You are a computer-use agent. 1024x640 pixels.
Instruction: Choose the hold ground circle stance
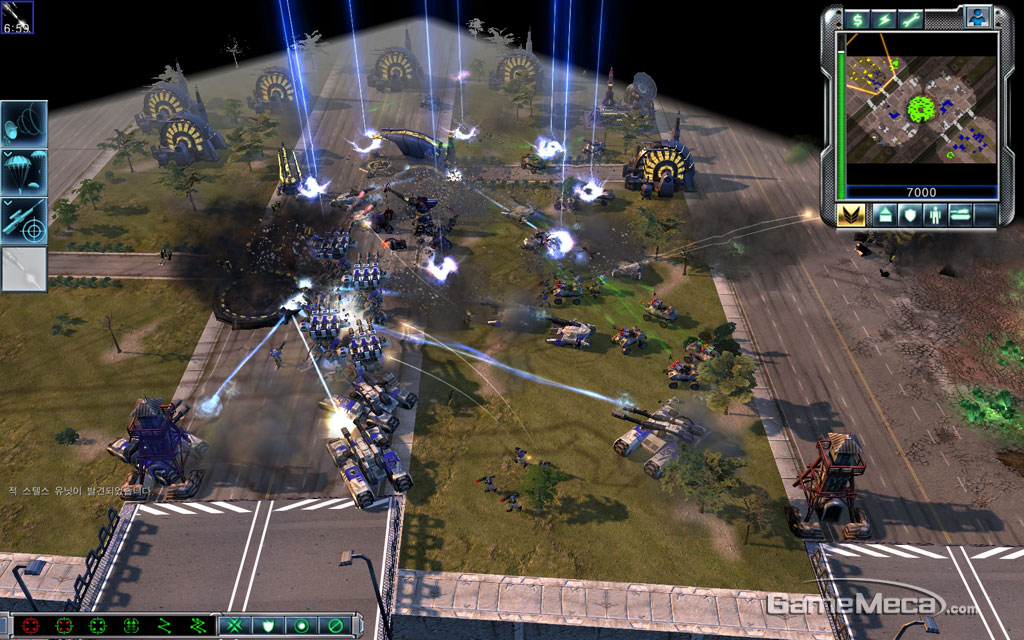[x=300, y=626]
